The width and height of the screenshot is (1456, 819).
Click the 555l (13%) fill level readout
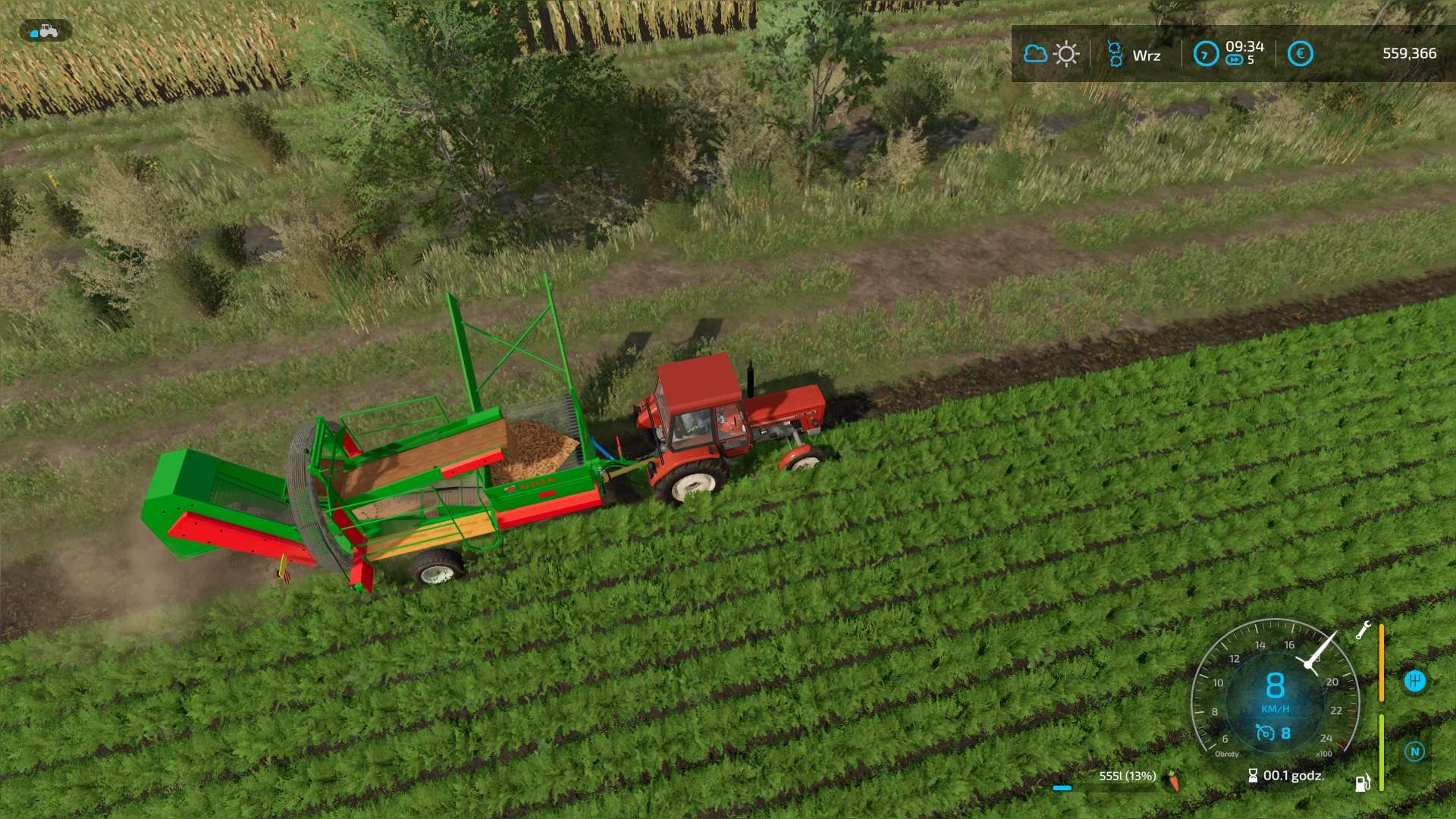pyautogui.click(x=1128, y=775)
